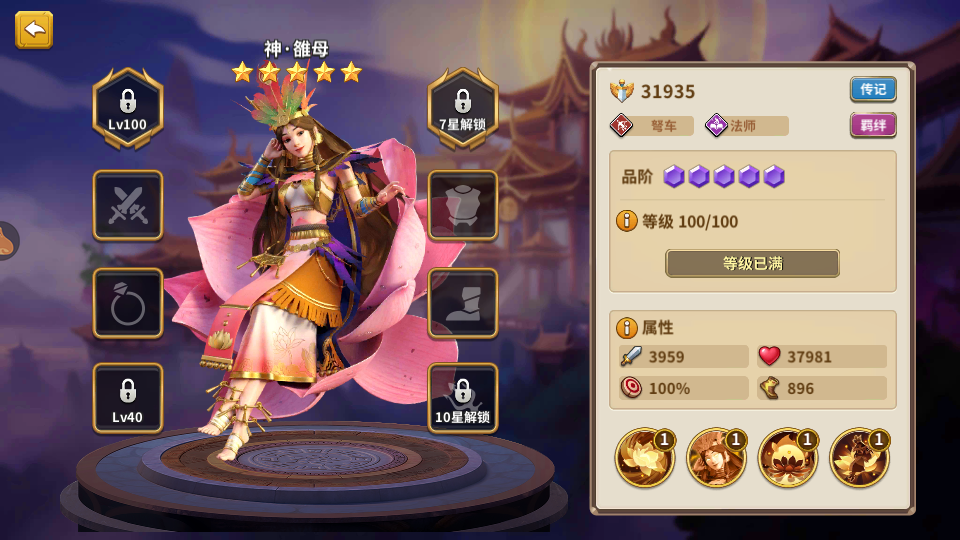This screenshot has width=960, height=540.
Task: Select the boot equipment slot
Action: click(x=463, y=303)
